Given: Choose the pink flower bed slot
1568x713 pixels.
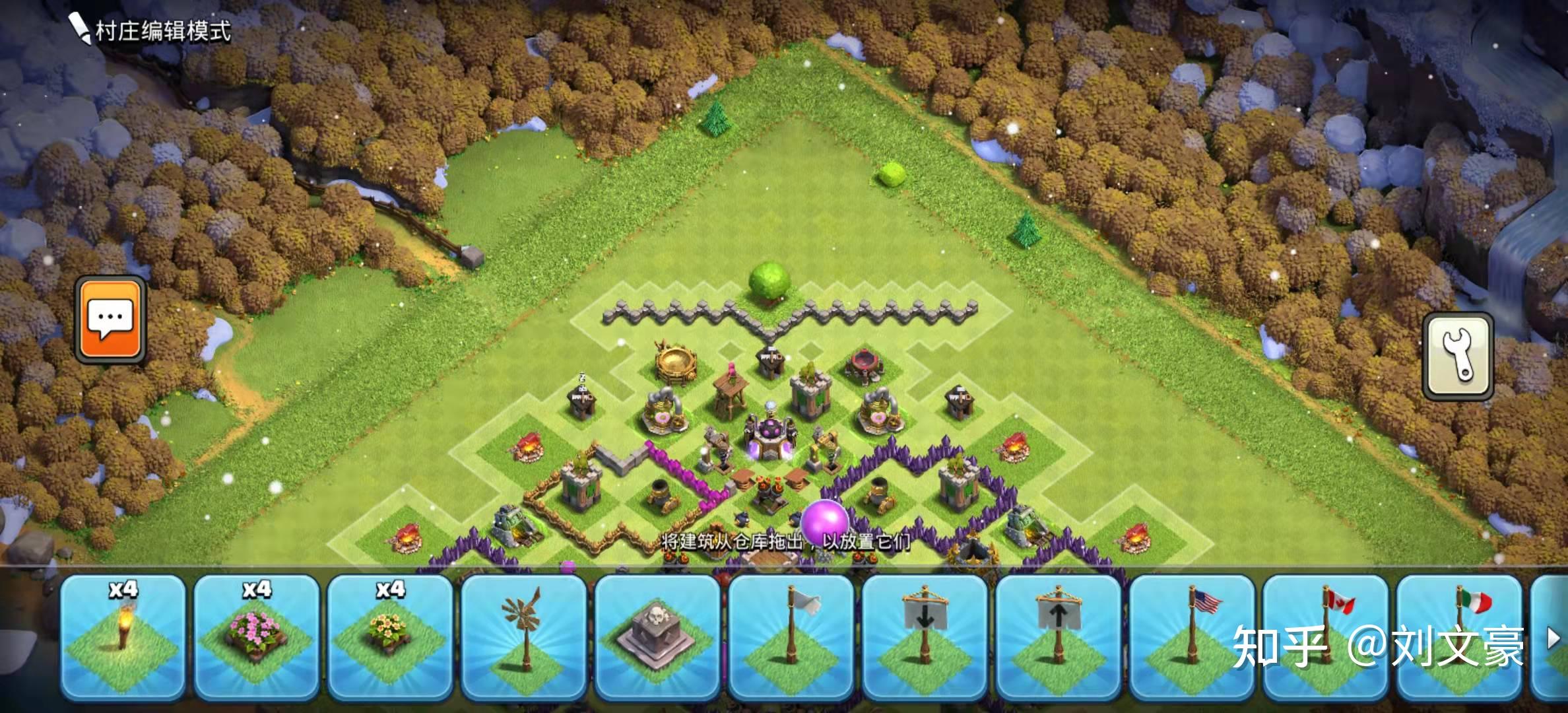Looking at the screenshot, I should click(256, 636).
